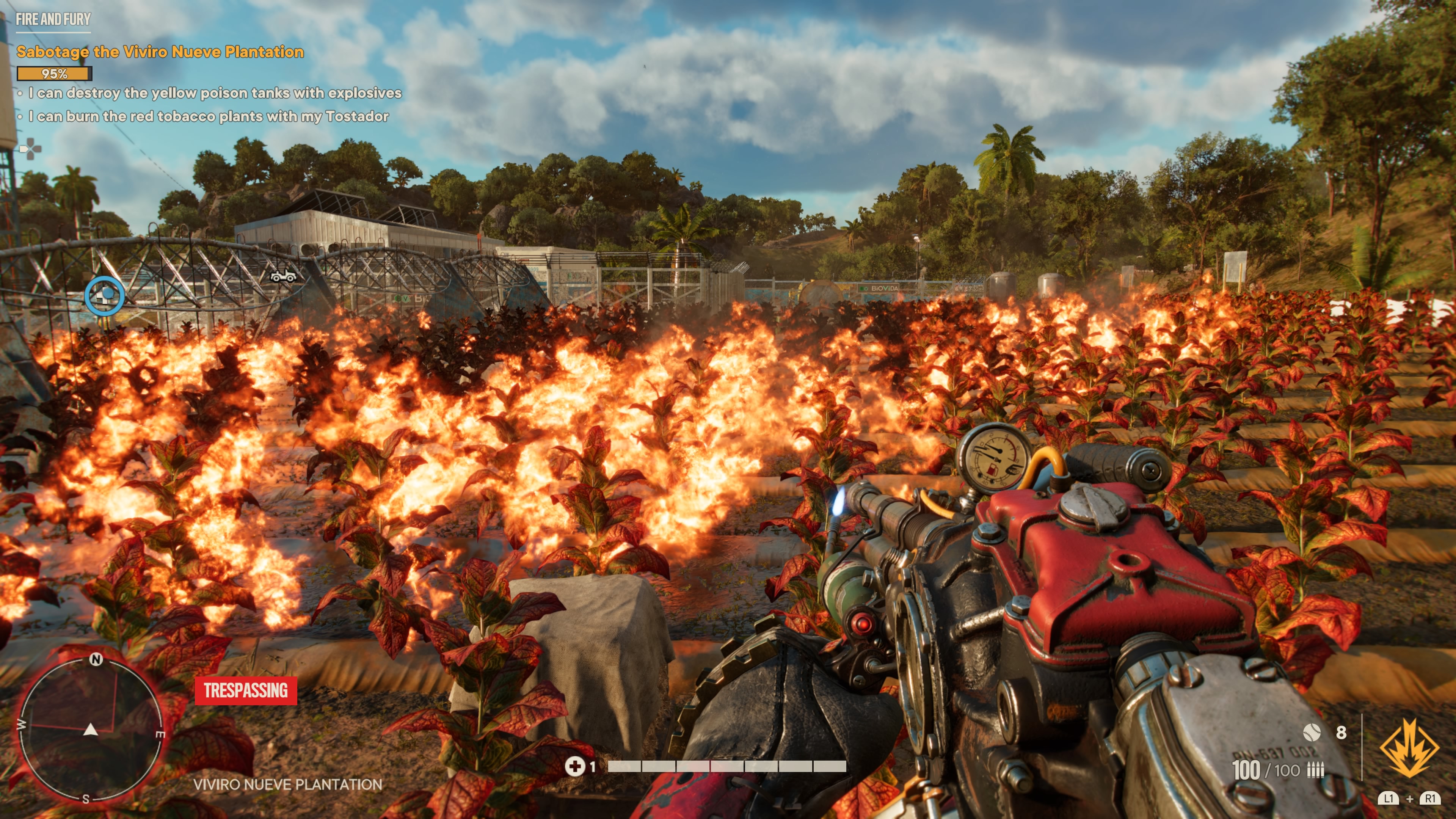Select the baseball throwable icon
1456x819 pixels.
[1311, 733]
